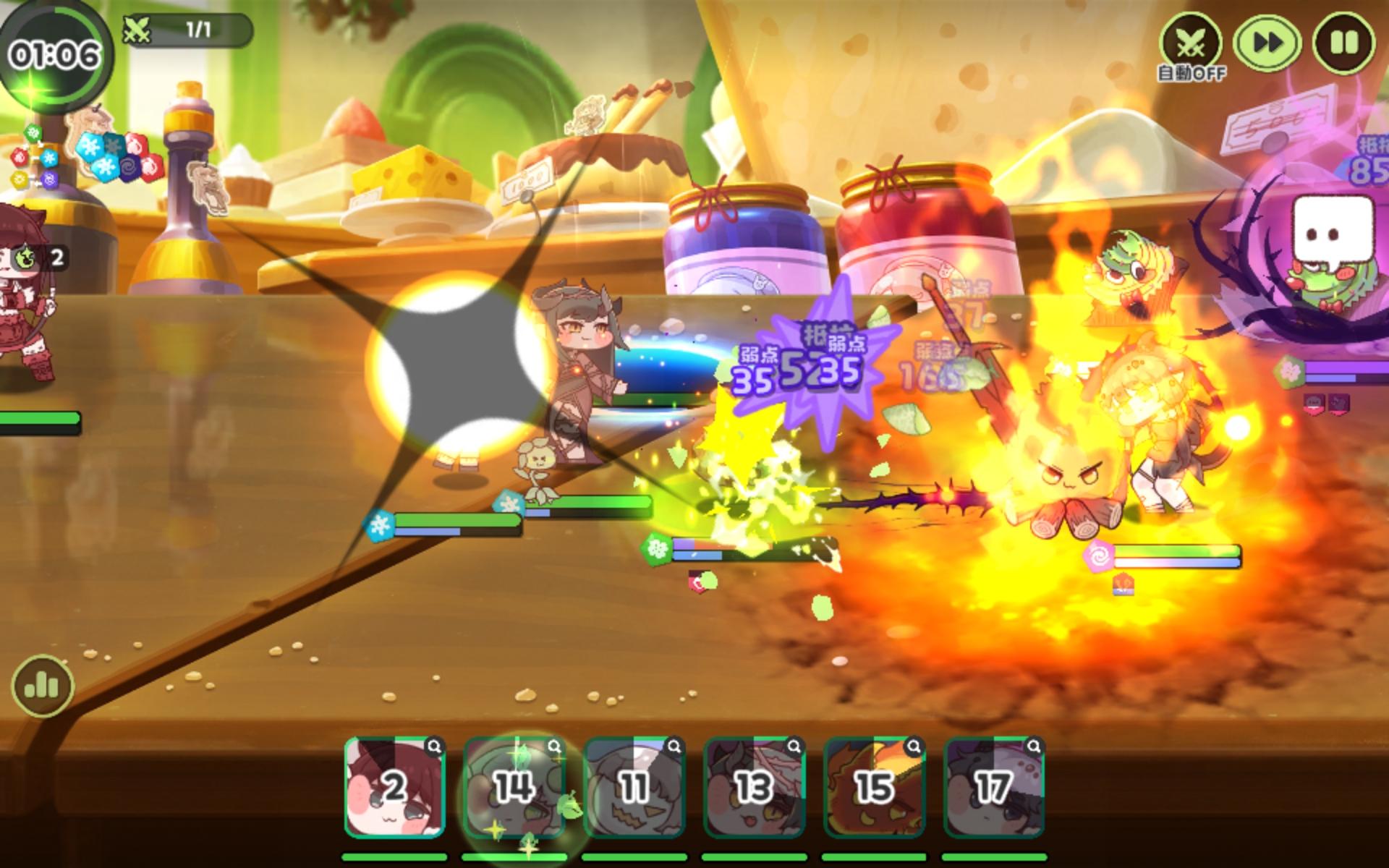Inspect the cooldown-13 card's magnifier icon
1389x868 pixels.
[794, 747]
